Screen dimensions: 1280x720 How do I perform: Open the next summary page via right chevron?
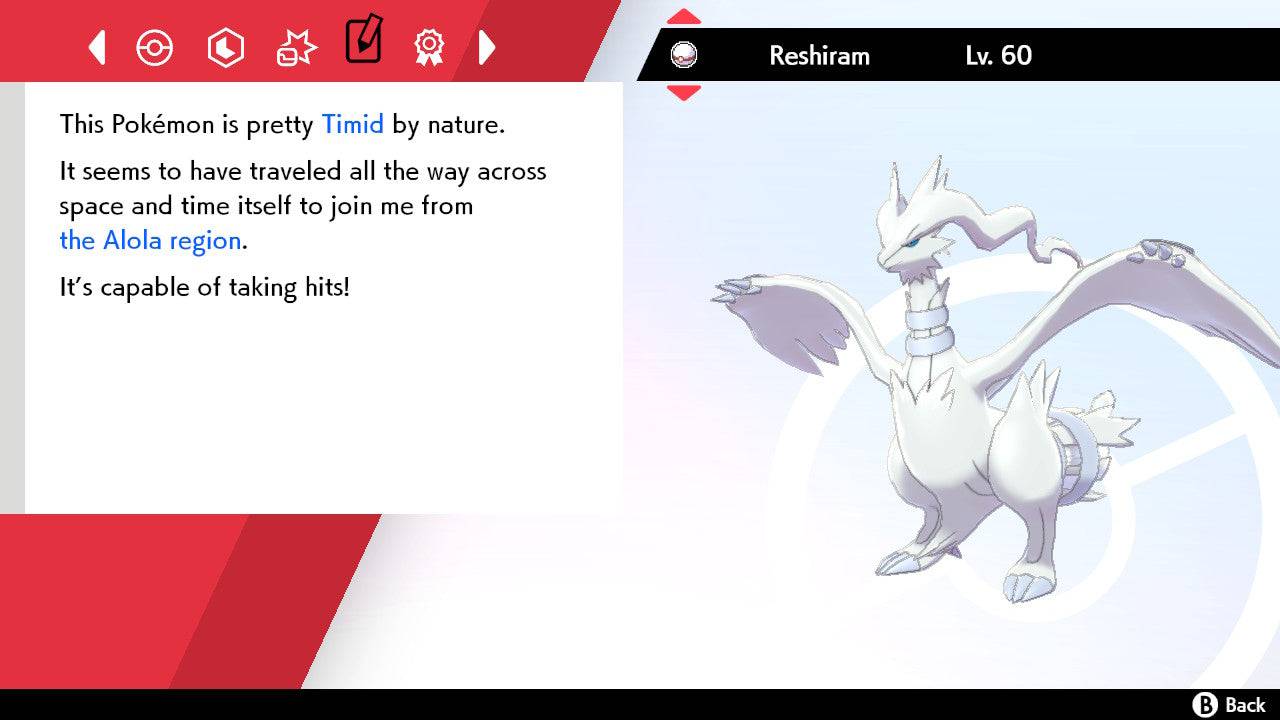tap(487, 46)
